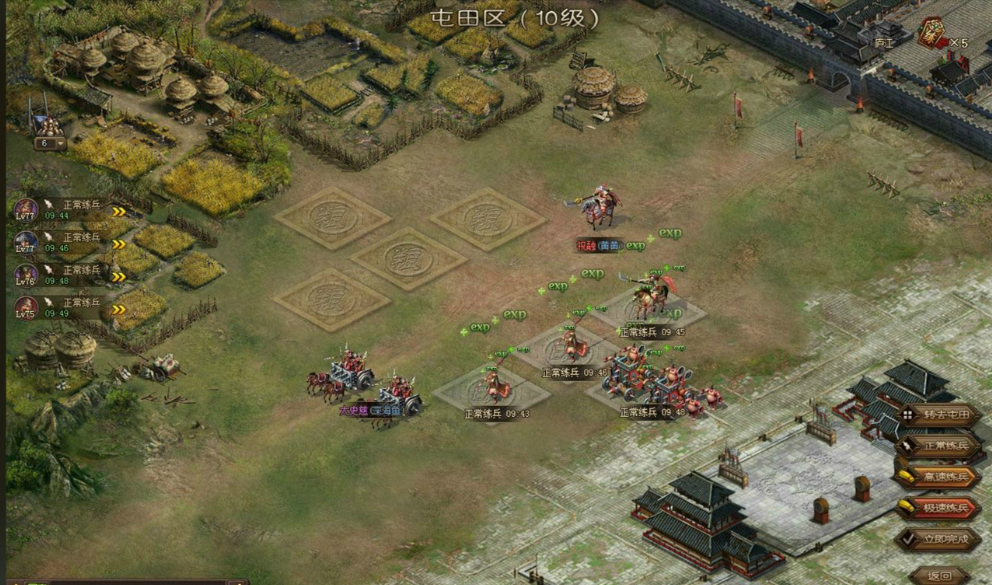Click the red training token icon
This screenshot has height=585, width=992.
931,32
